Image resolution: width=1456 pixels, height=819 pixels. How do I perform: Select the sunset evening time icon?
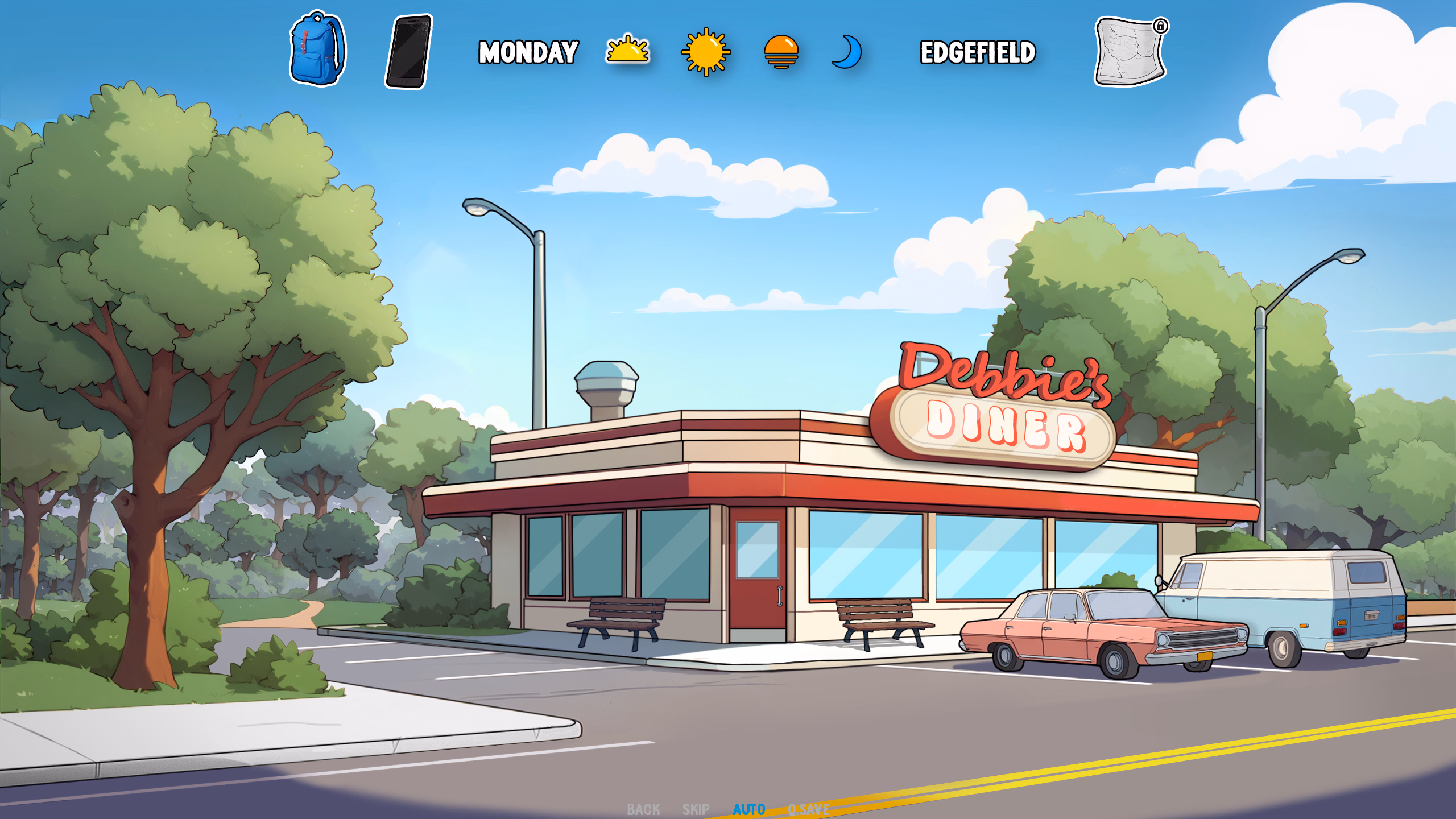click(x=781, y=52)
